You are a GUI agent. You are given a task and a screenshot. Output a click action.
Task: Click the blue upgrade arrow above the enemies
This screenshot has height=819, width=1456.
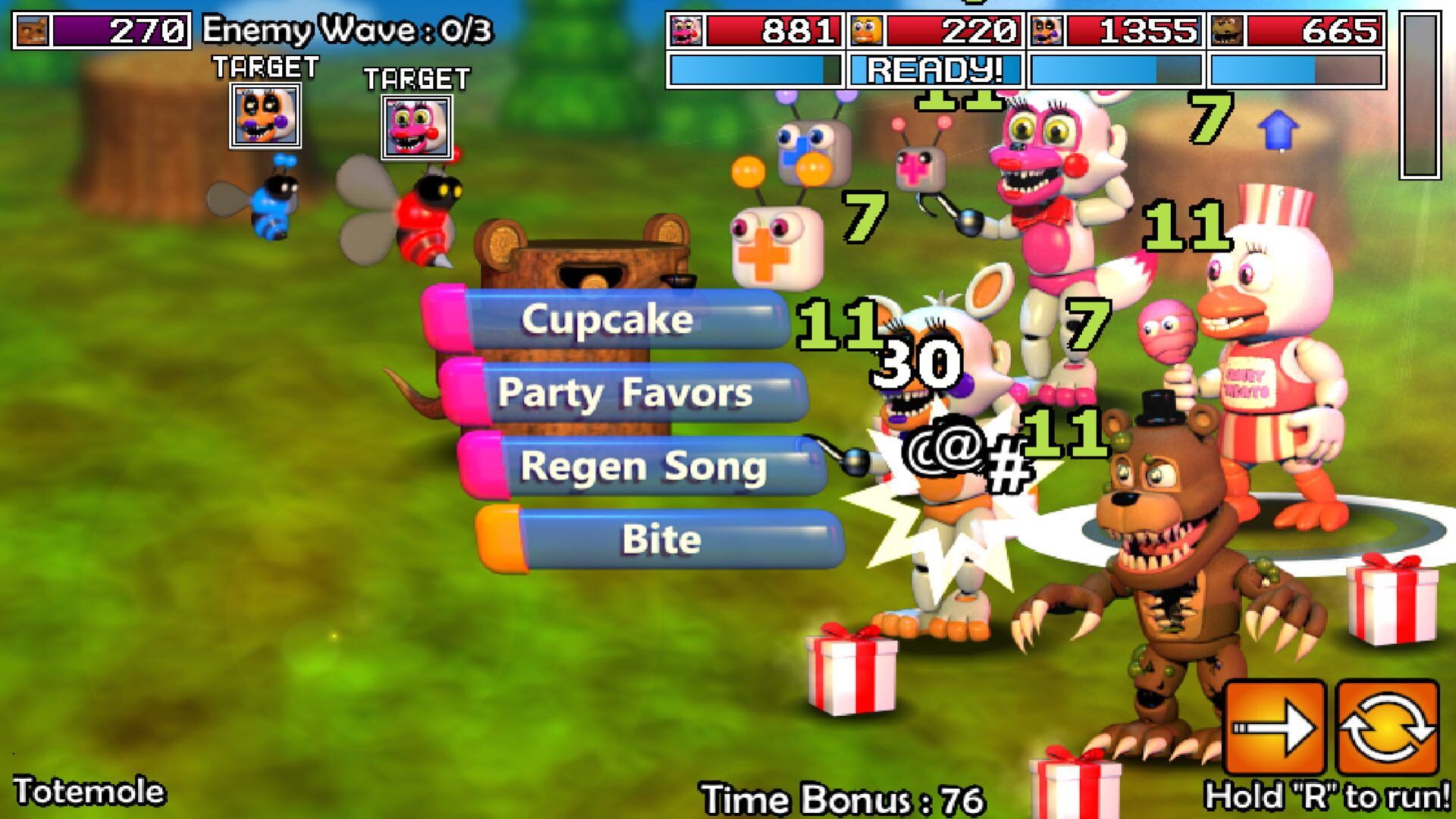[1279, 129]
